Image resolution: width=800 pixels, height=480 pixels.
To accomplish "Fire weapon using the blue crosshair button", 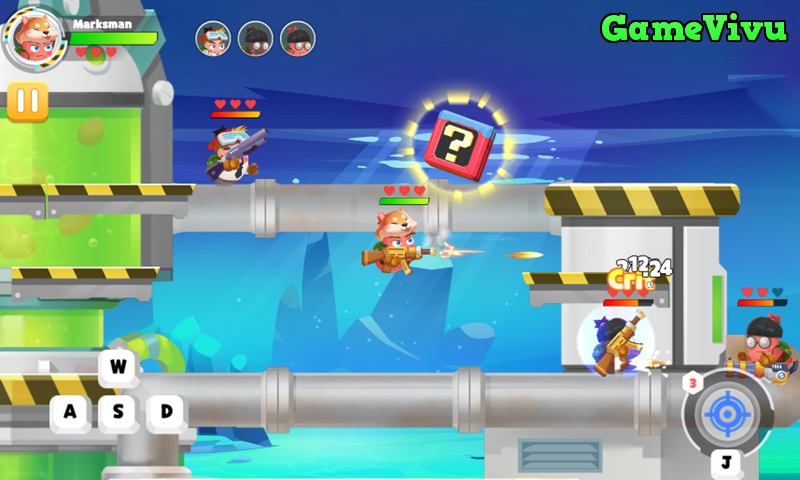I will pos(726,413).
